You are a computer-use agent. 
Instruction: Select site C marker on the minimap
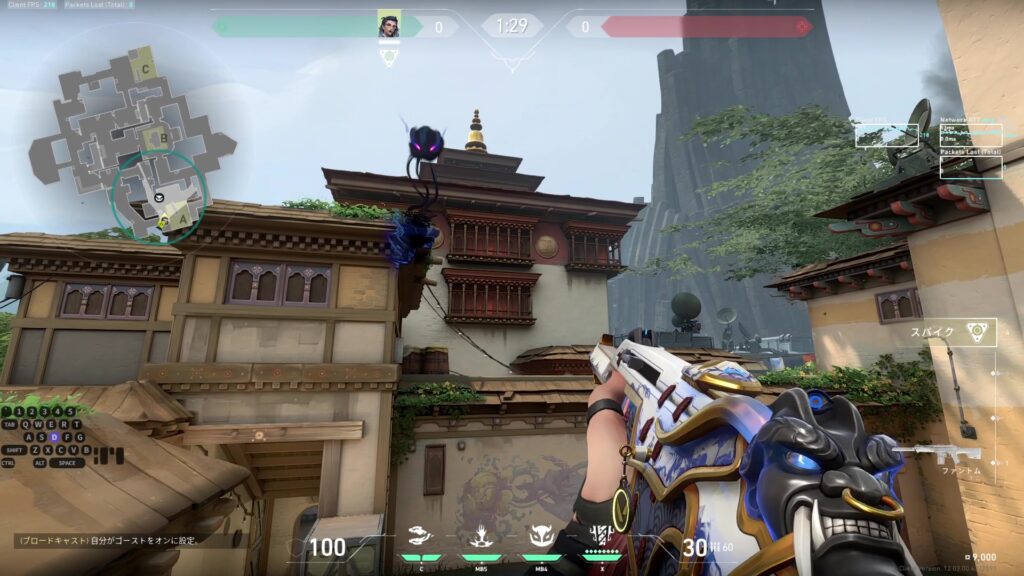coord(147,69)
